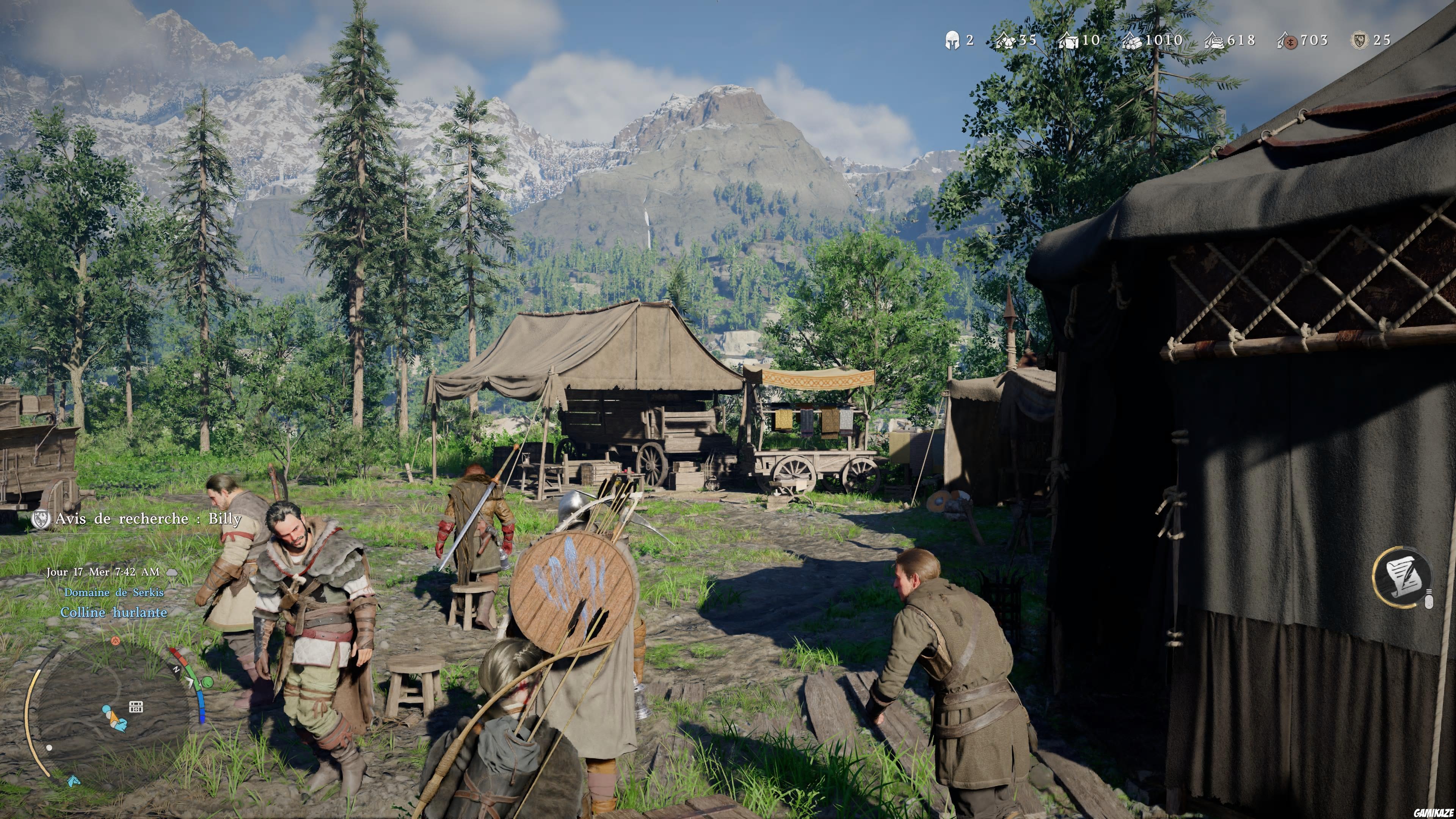Select the green head marker beside the minimap

(x=207, y=682)
